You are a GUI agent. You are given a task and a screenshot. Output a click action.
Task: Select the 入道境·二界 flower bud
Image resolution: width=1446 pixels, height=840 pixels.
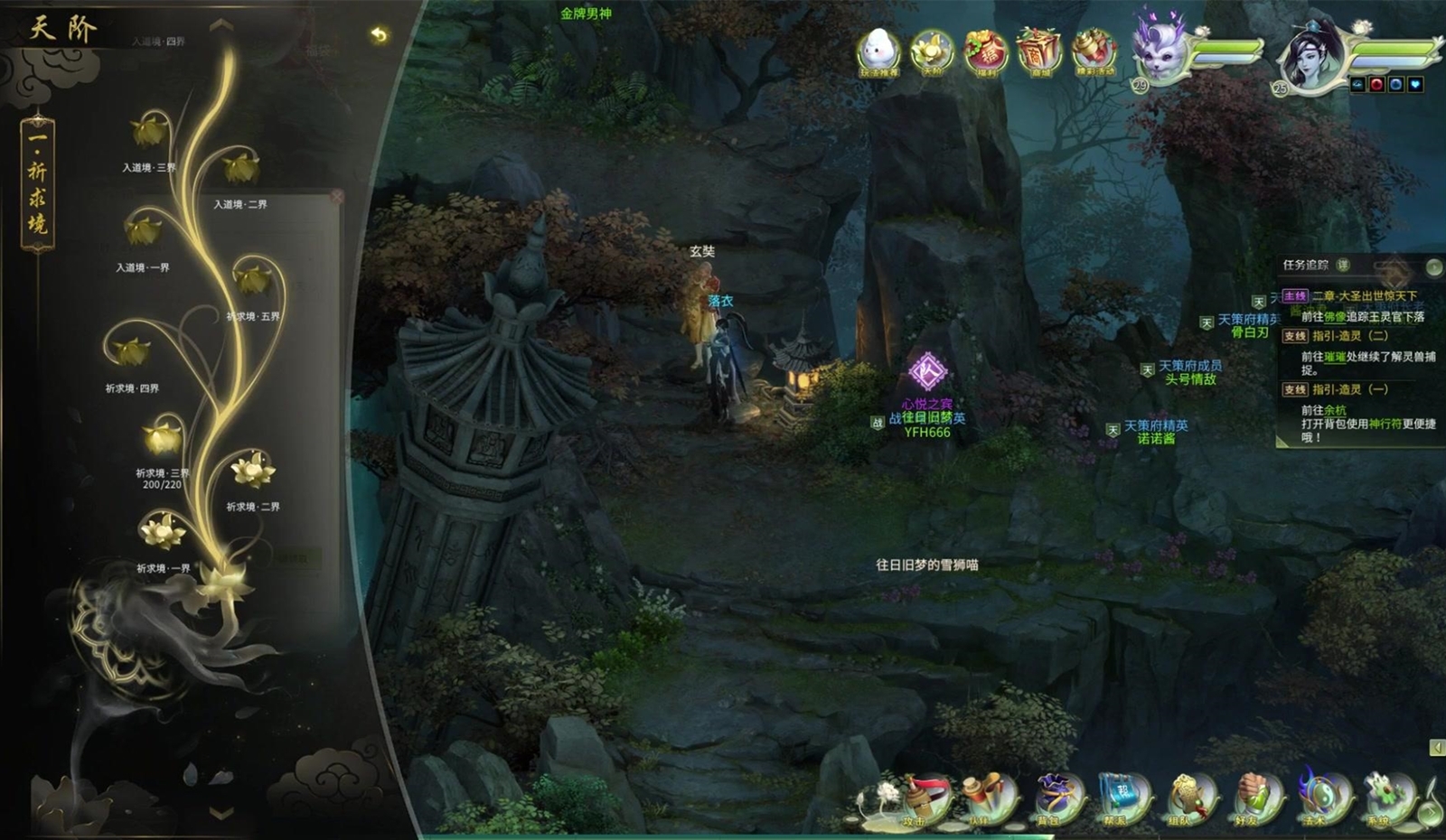[x=241, y=169]
